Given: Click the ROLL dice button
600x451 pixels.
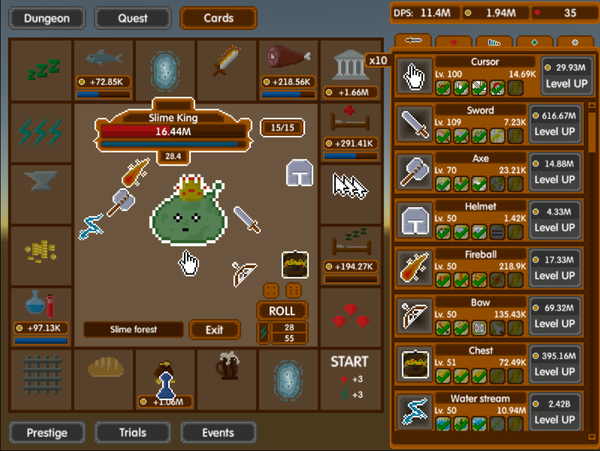Looking at the screenshot, I should tap(281, 310).
